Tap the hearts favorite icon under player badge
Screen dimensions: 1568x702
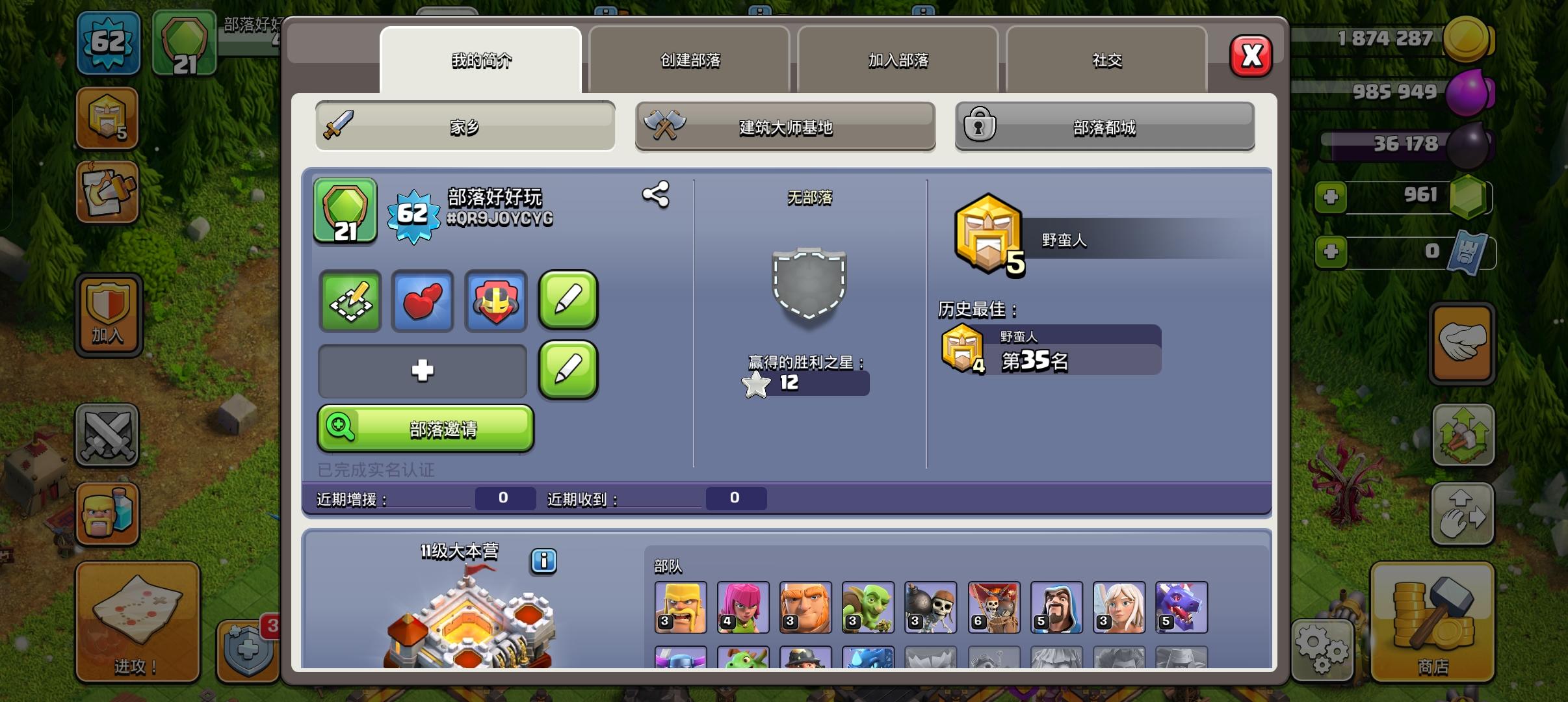click(422, 301)
